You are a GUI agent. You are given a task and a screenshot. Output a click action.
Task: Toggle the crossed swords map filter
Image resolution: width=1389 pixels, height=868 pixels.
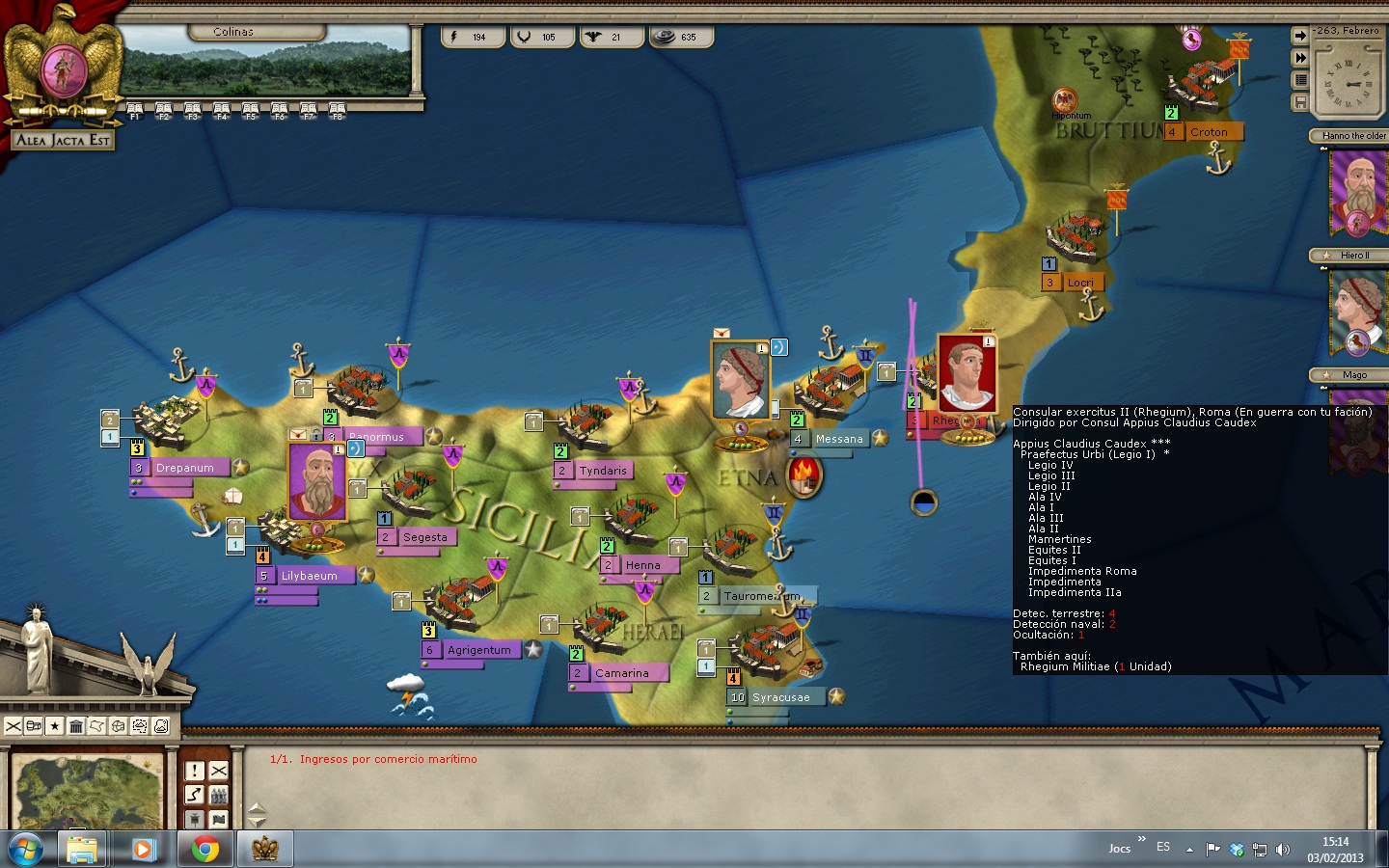pos(13,726)
